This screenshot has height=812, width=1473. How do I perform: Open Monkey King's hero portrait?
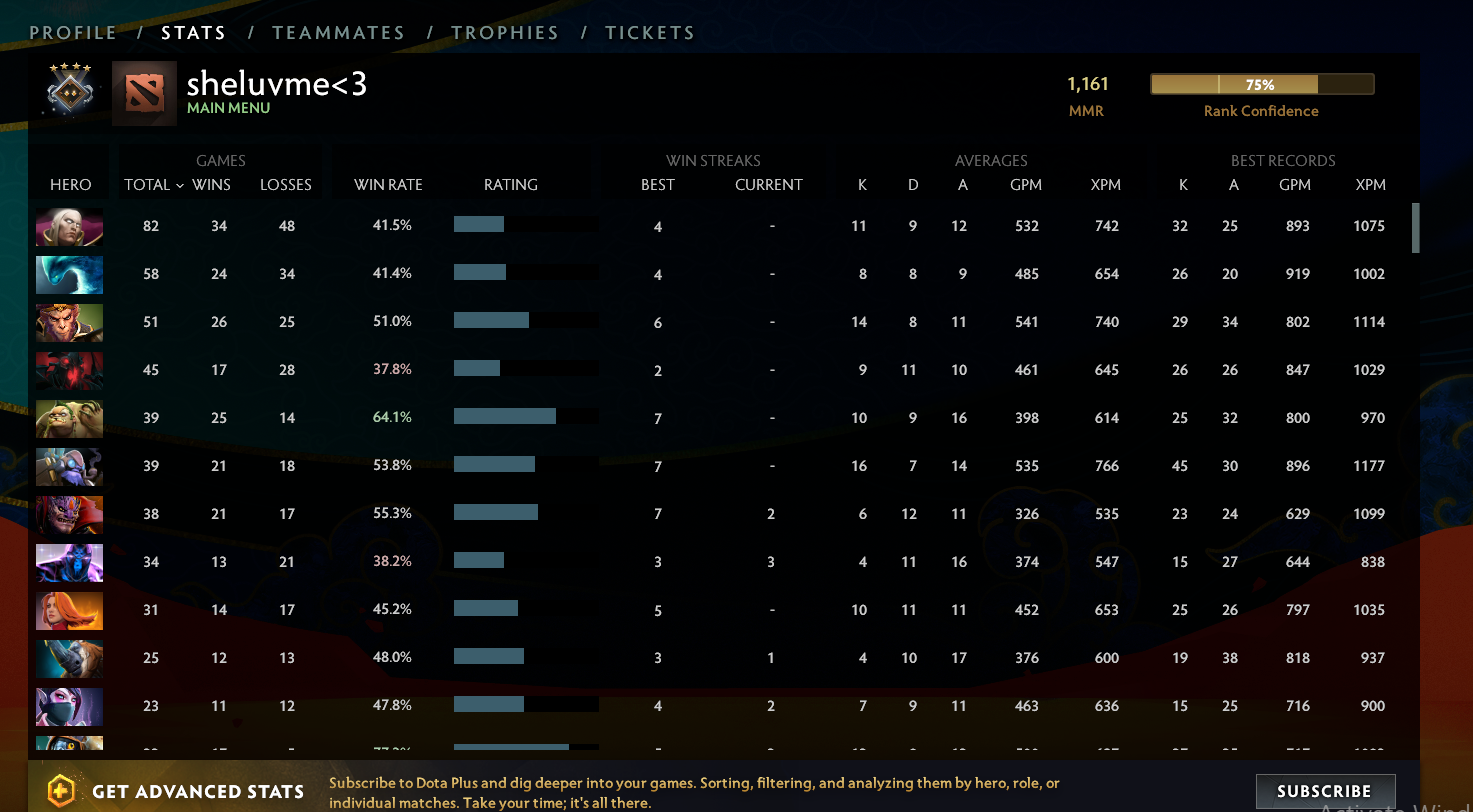[69, 323]
